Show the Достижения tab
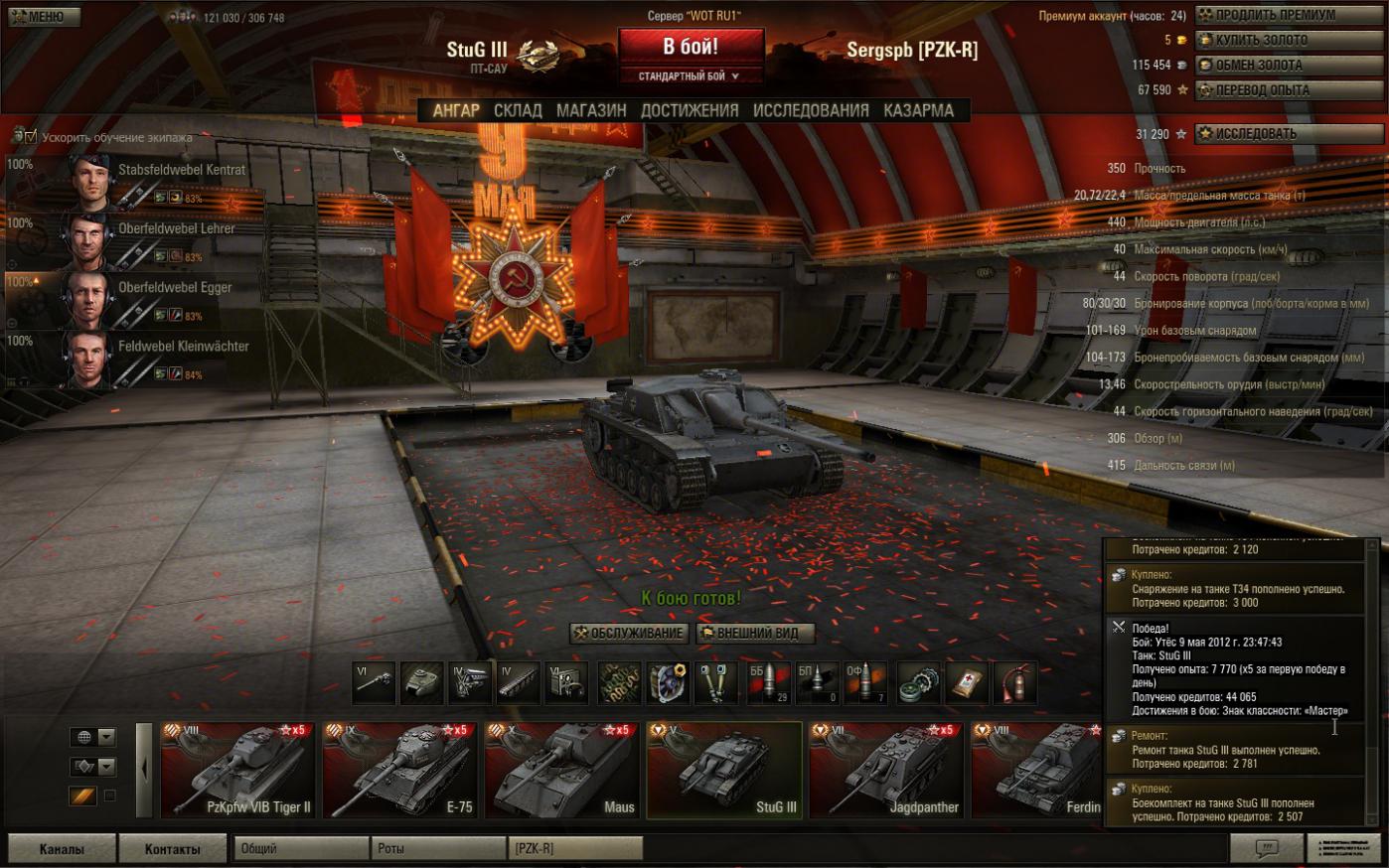Viewport: 1389px width, 868px height. (x=690, y=110)
